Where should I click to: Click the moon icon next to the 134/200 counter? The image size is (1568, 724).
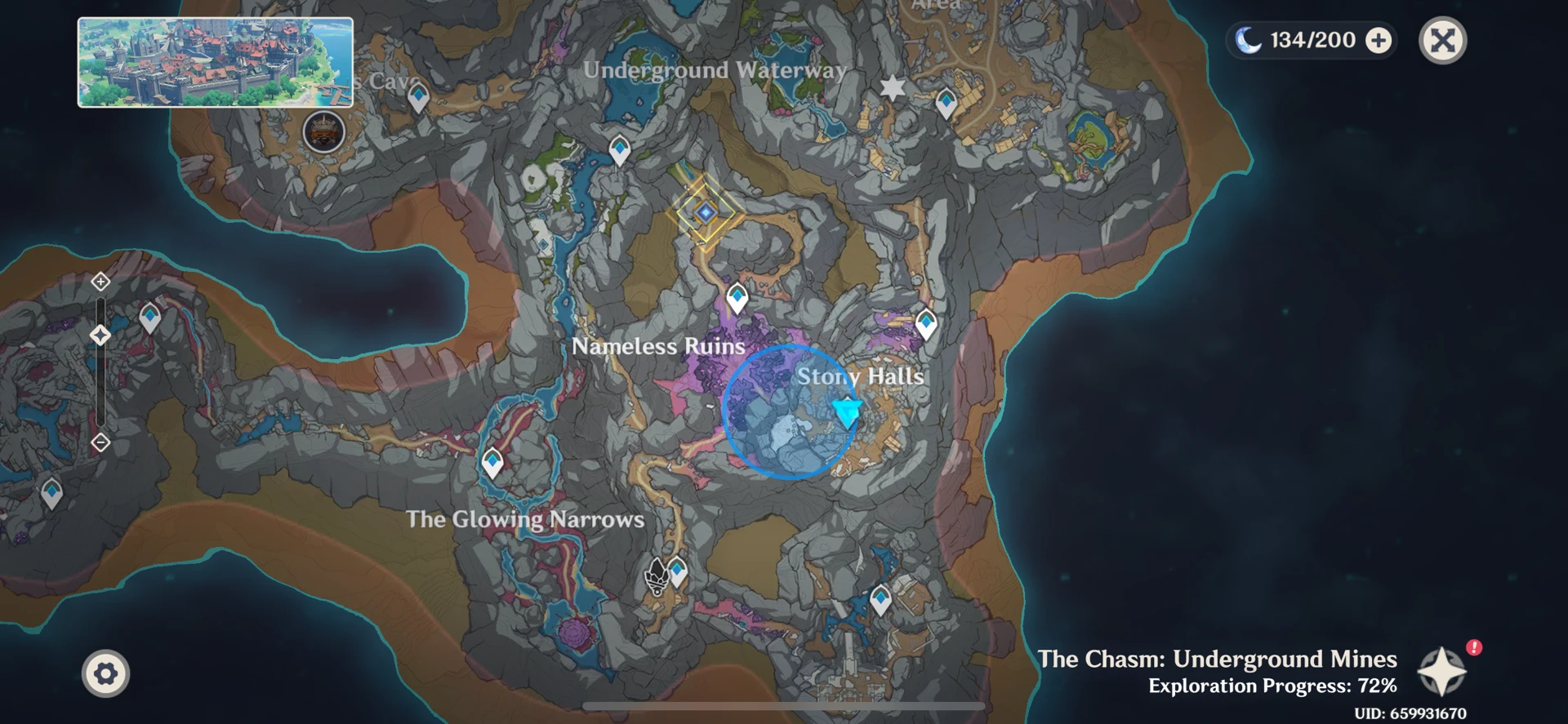pos(1249,39)
